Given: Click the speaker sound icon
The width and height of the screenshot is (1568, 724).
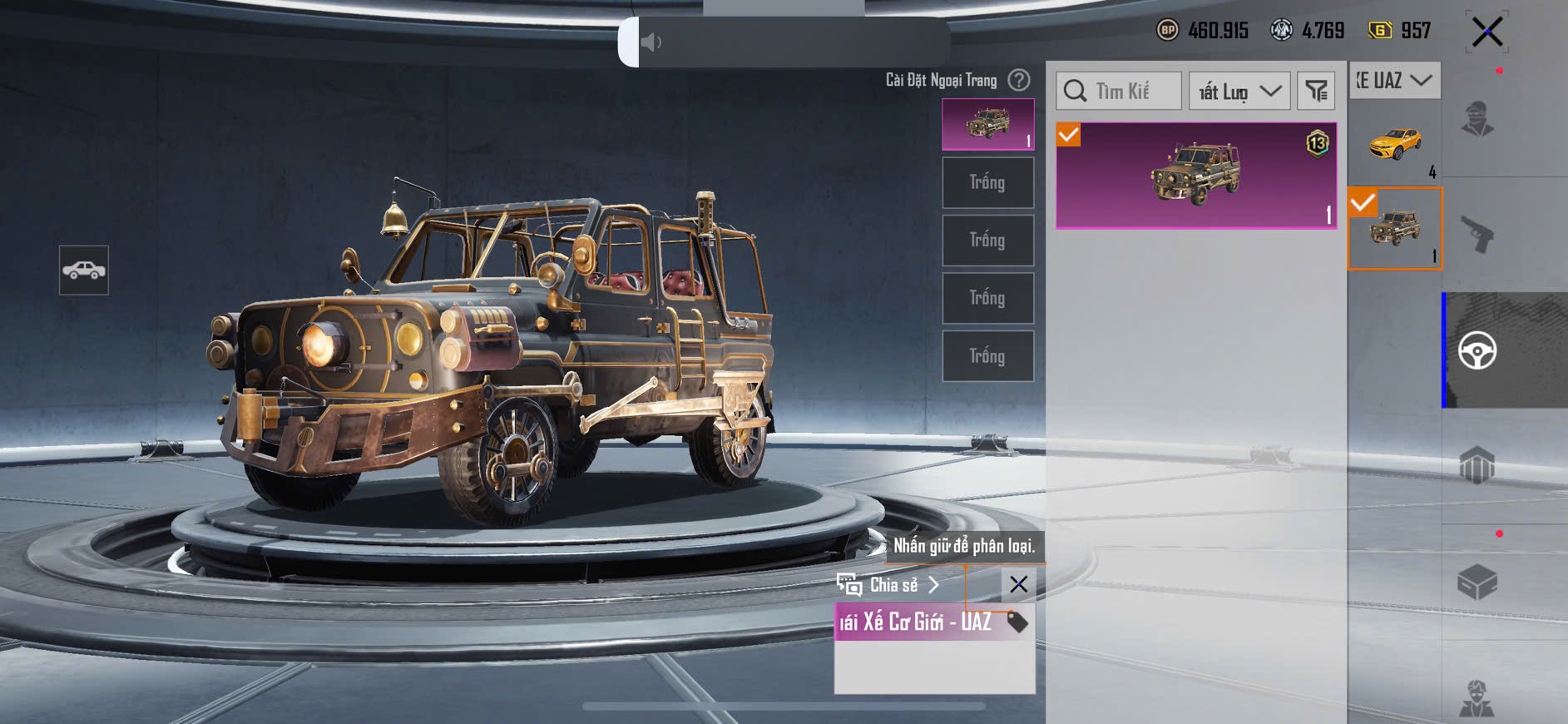Looking at the screenshot, I should [x=650, y=42].
